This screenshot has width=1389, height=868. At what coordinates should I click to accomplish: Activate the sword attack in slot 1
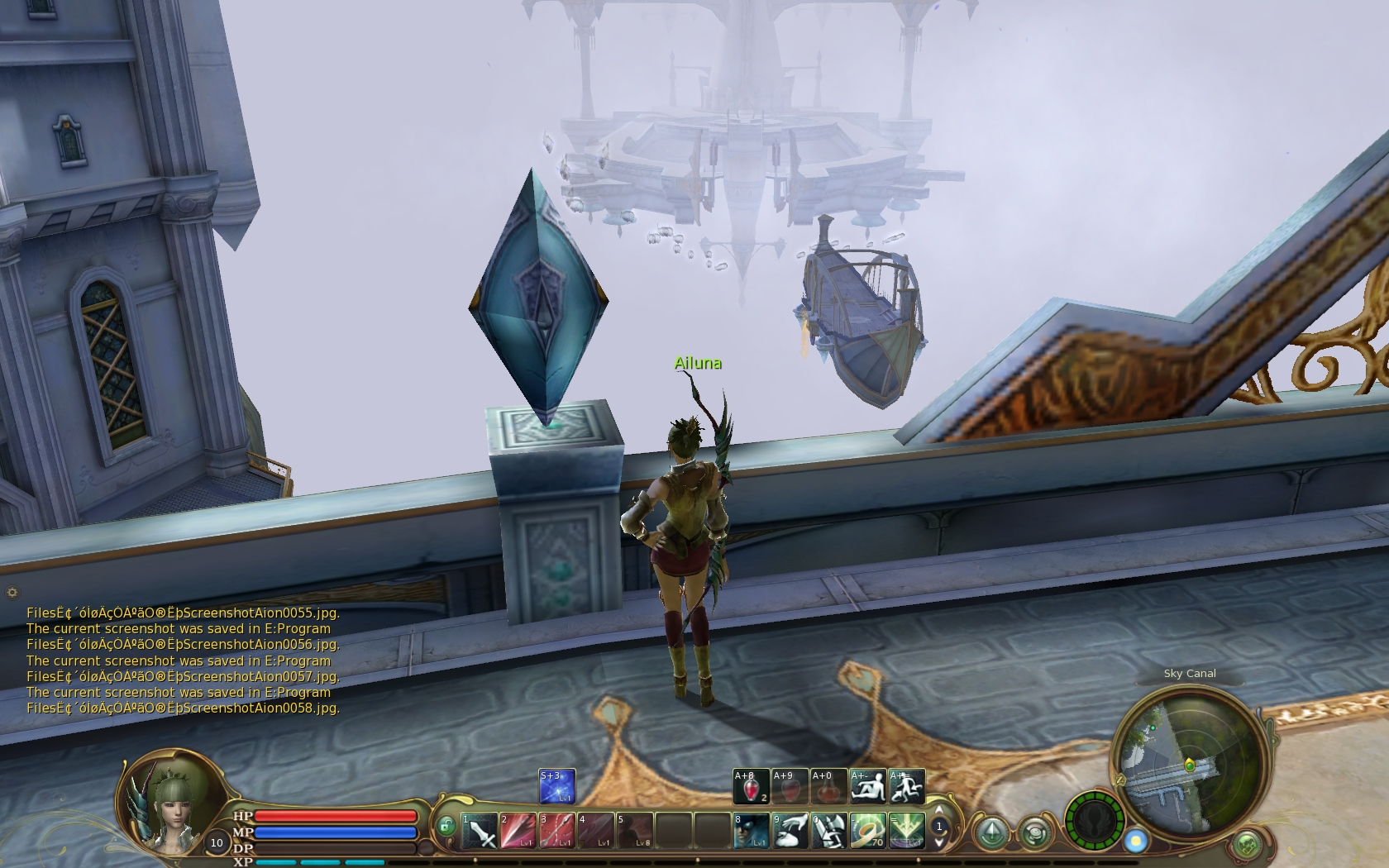click(479, 831)
